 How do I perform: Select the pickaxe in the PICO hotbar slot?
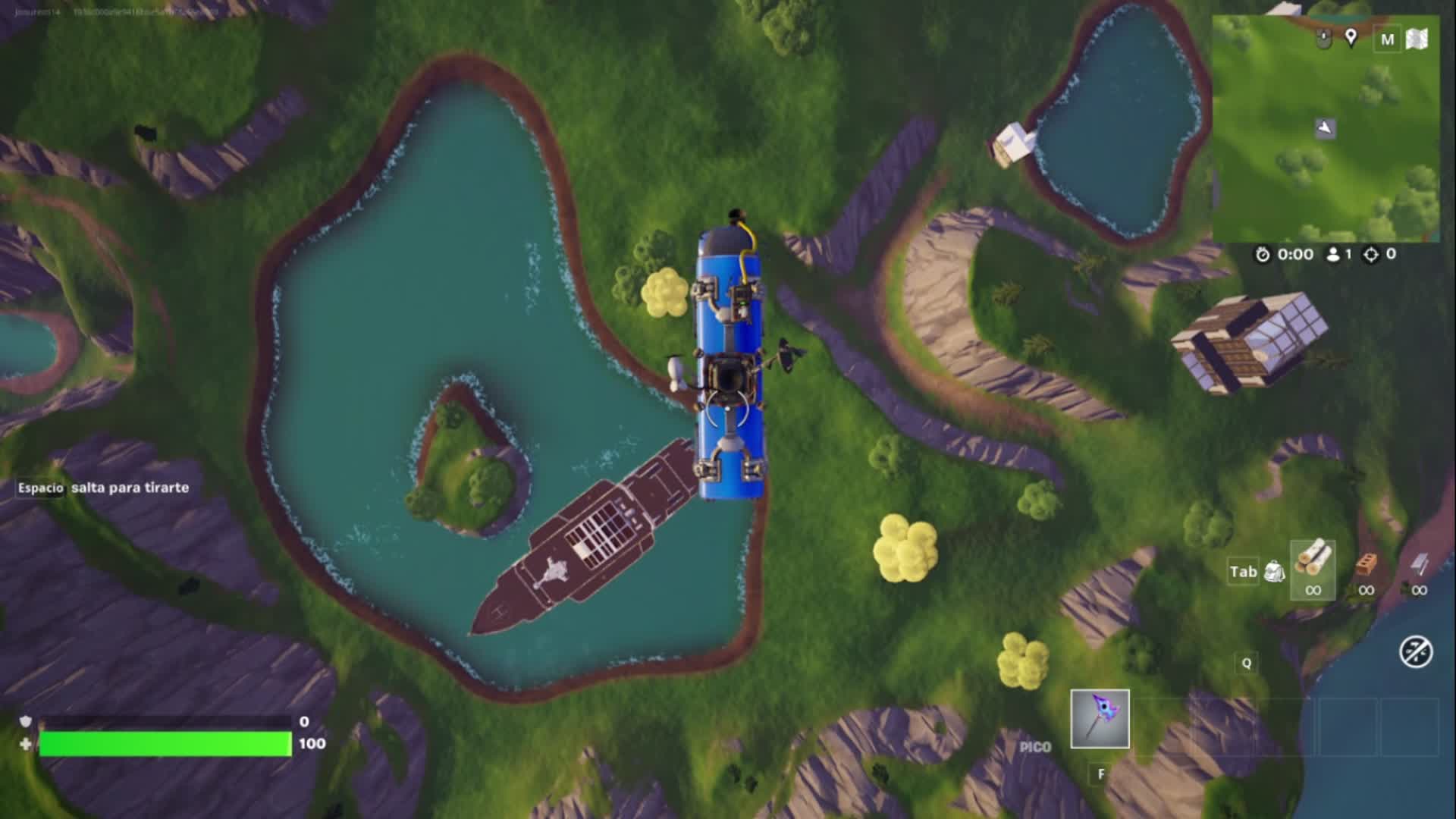[x=1100, y=717]
